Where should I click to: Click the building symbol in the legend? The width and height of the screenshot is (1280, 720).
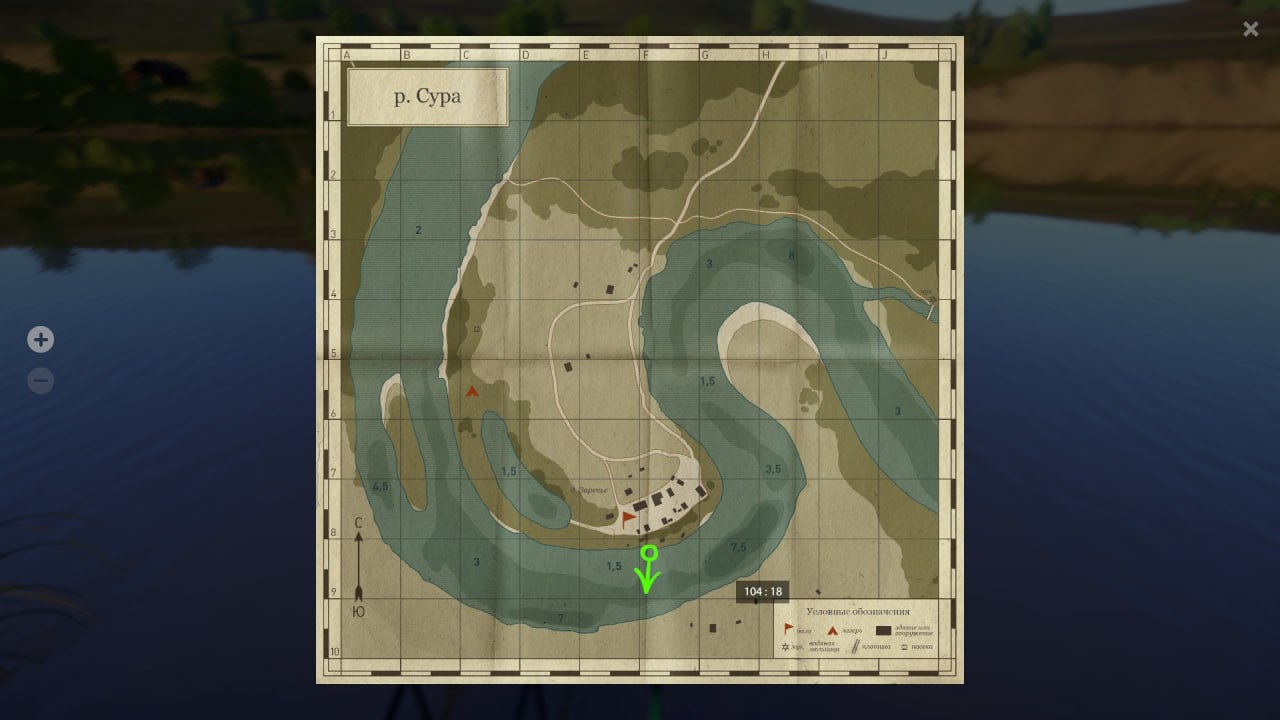(x=883, y=631)
